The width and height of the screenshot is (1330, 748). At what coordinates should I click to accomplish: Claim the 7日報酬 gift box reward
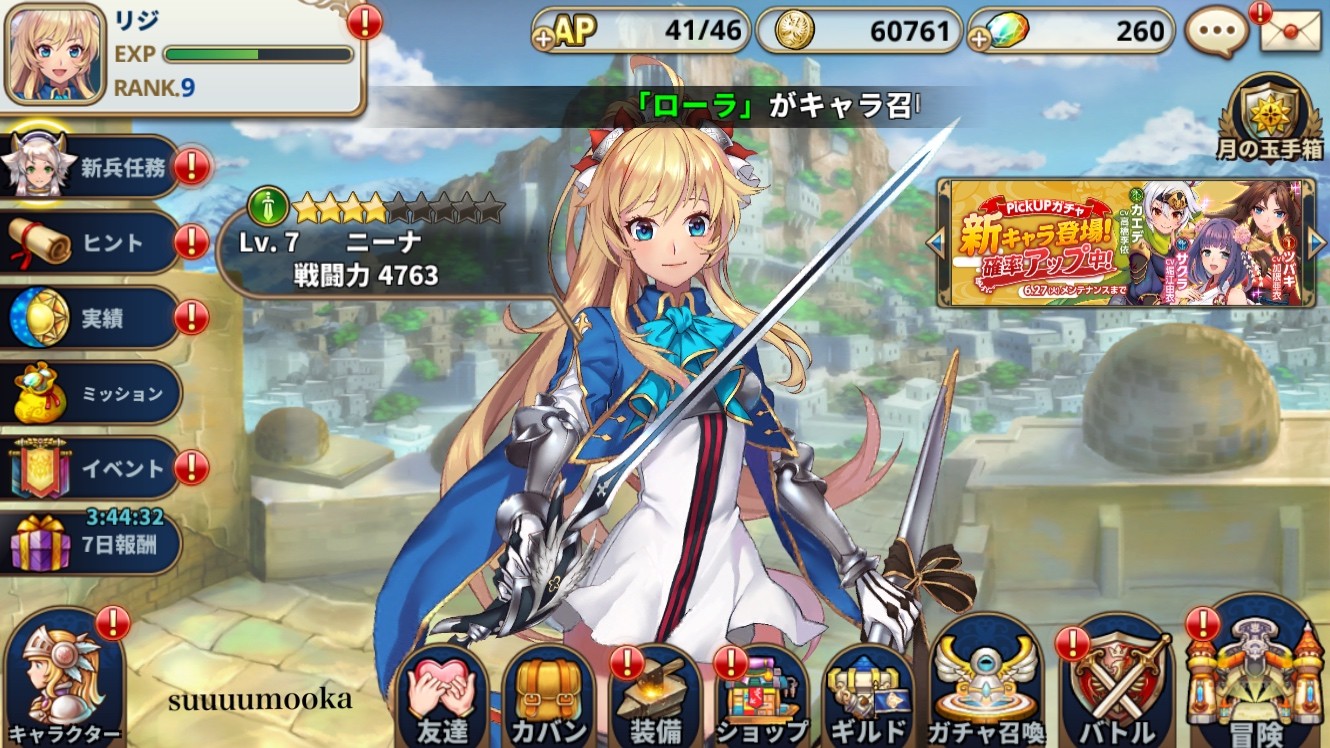pyautogui.click(x=90, y=545)
